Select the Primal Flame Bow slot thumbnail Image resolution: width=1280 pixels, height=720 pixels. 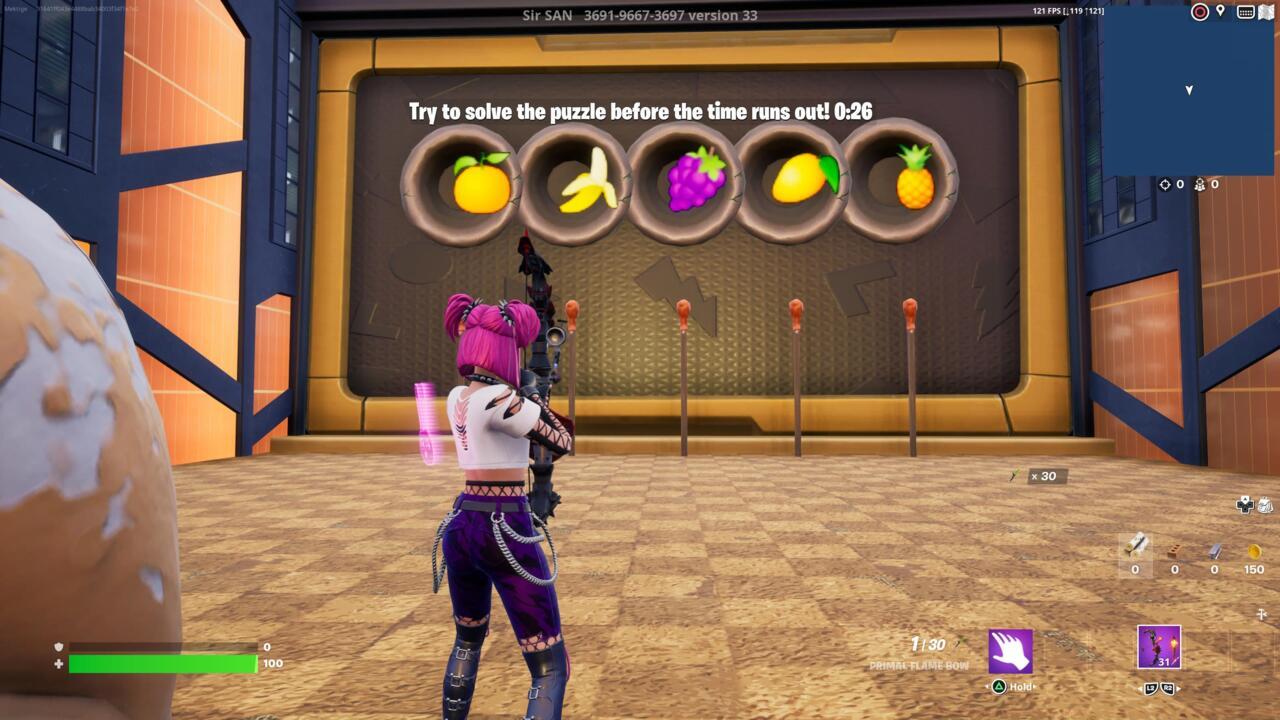pos(1158,646)
